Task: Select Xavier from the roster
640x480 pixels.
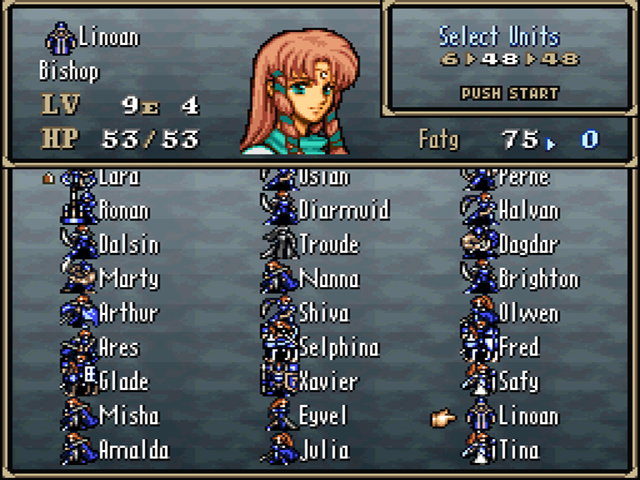Action: pos(328,381)
